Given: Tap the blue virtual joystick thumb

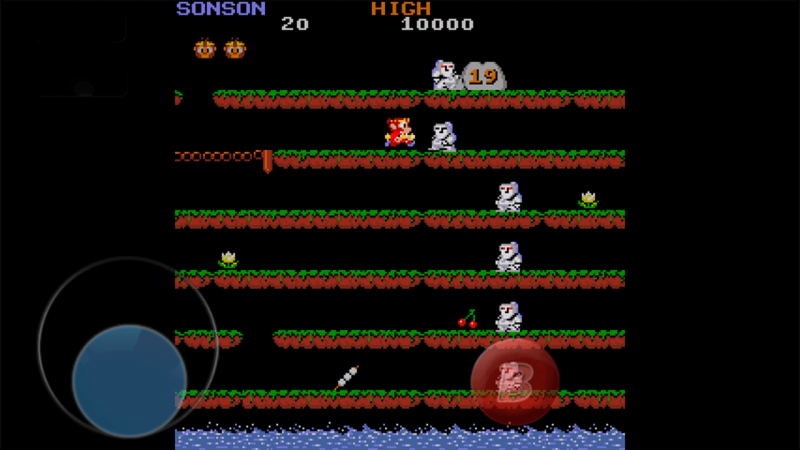Looking at the screenshot, I should click(x=129, y=379).
